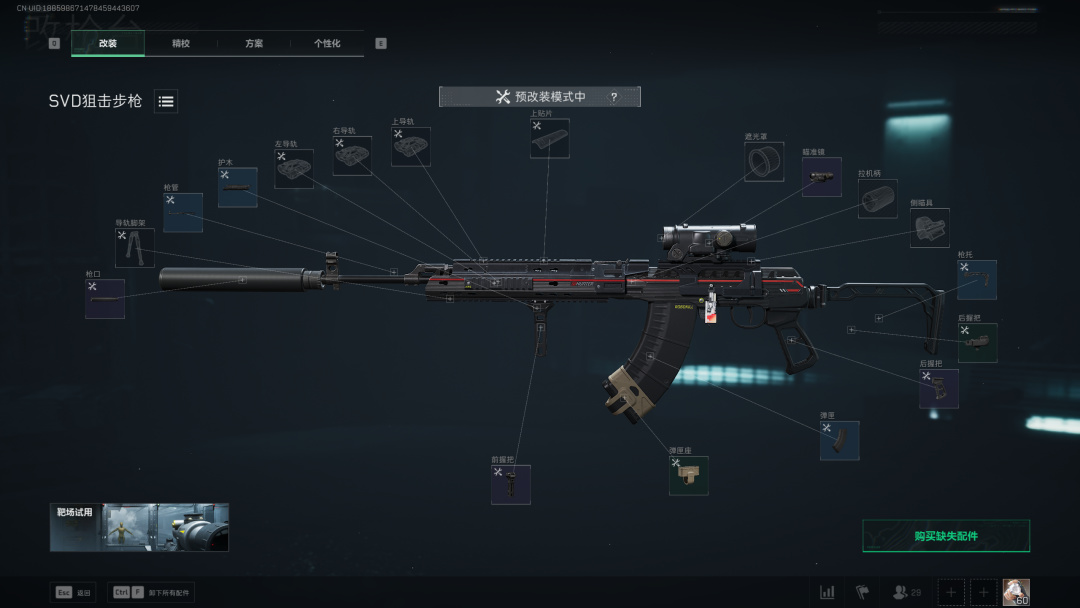This screenshot has width=1080, height=608.
Task: Open the 导轨脚架 bipod slot
Action: click(x=135, y=248)
